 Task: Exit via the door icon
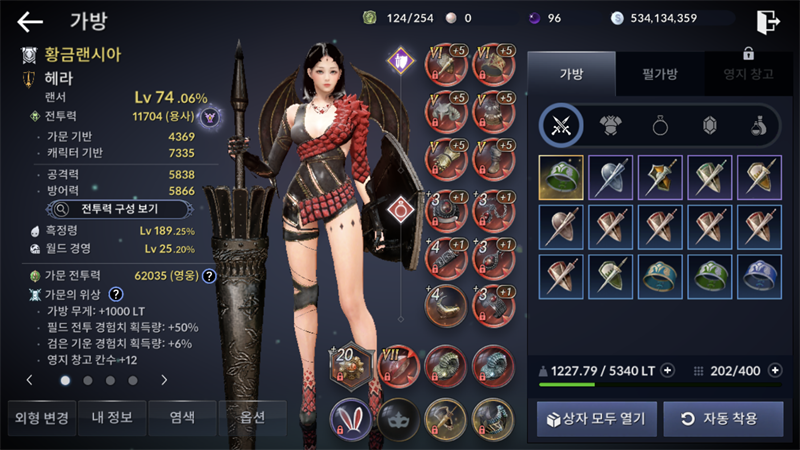pos(768,21)
